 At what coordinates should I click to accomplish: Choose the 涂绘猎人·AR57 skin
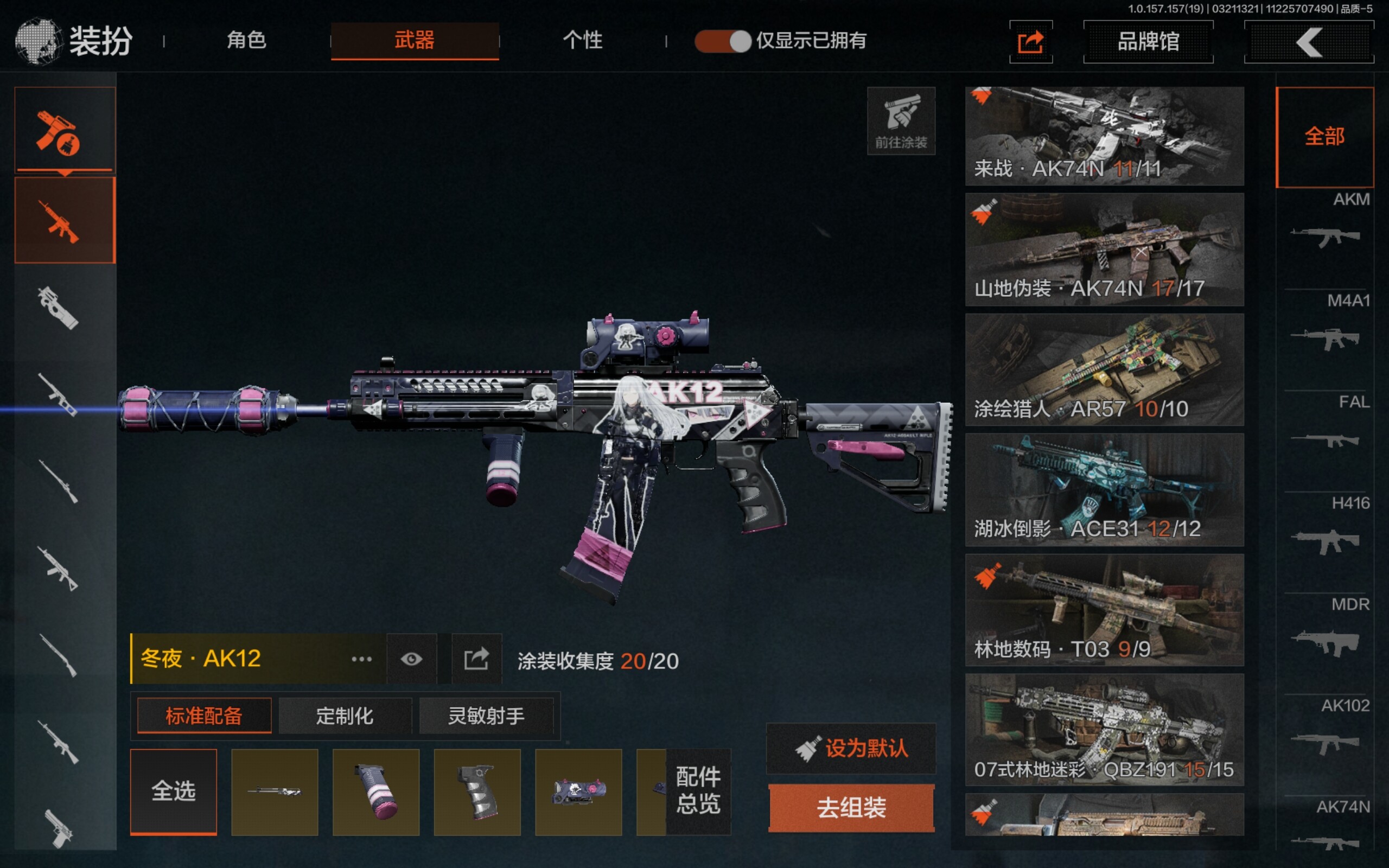coord(1104,369)
